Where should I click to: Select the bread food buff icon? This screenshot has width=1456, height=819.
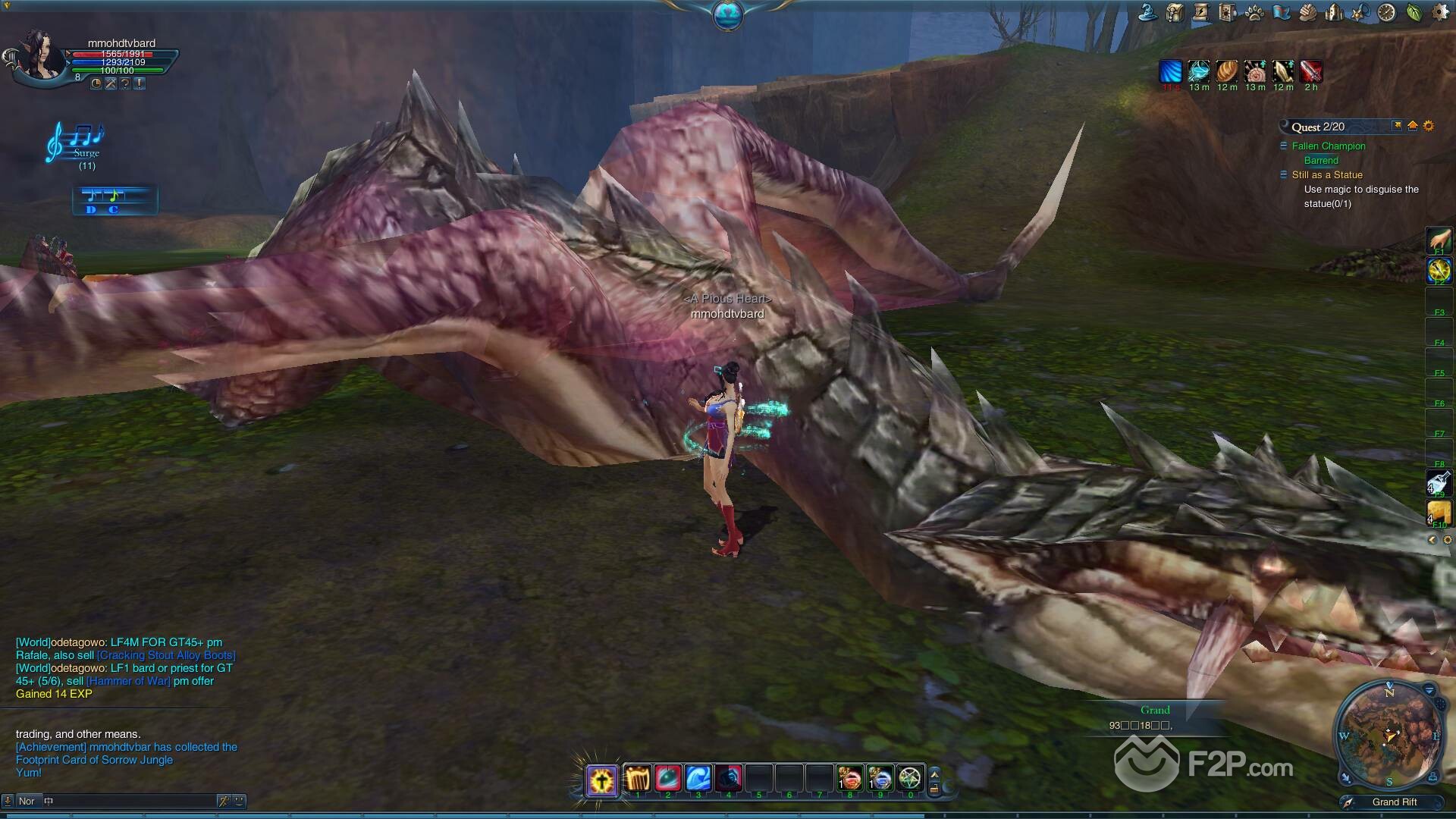tap(1227, 72)
